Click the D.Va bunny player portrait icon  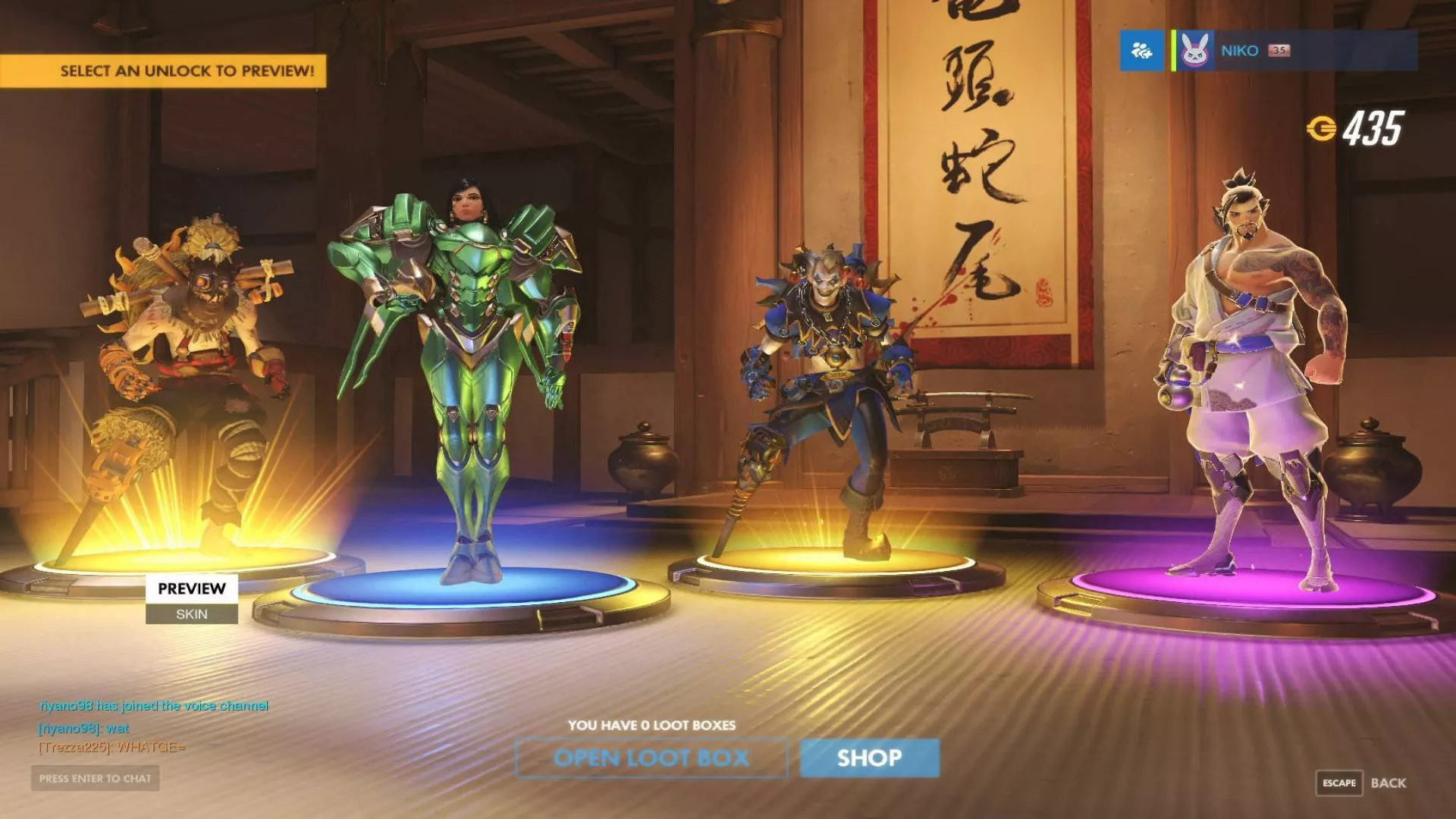click(1196, 49)
